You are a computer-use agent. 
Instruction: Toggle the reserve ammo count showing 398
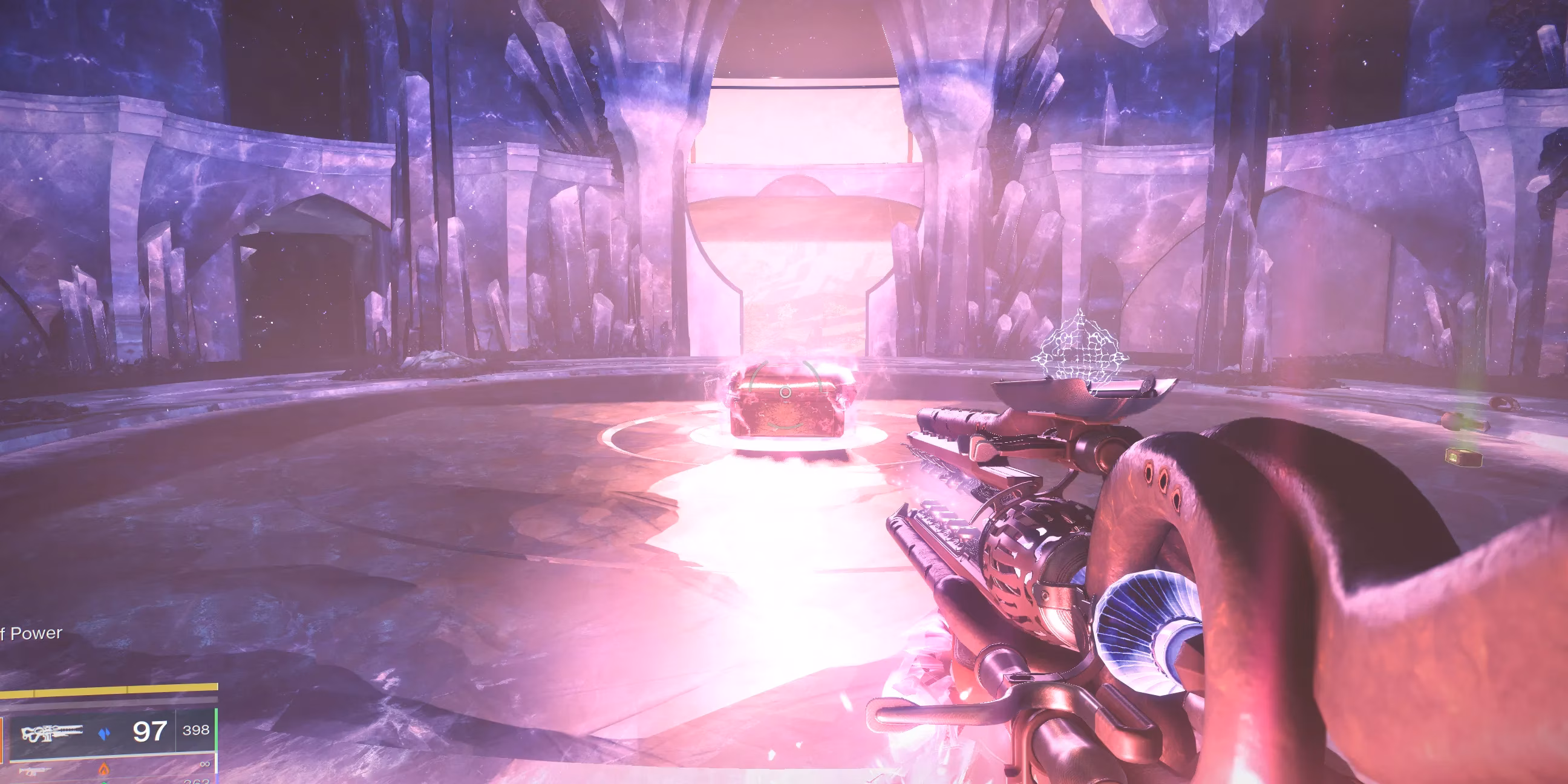click(194, 730)
